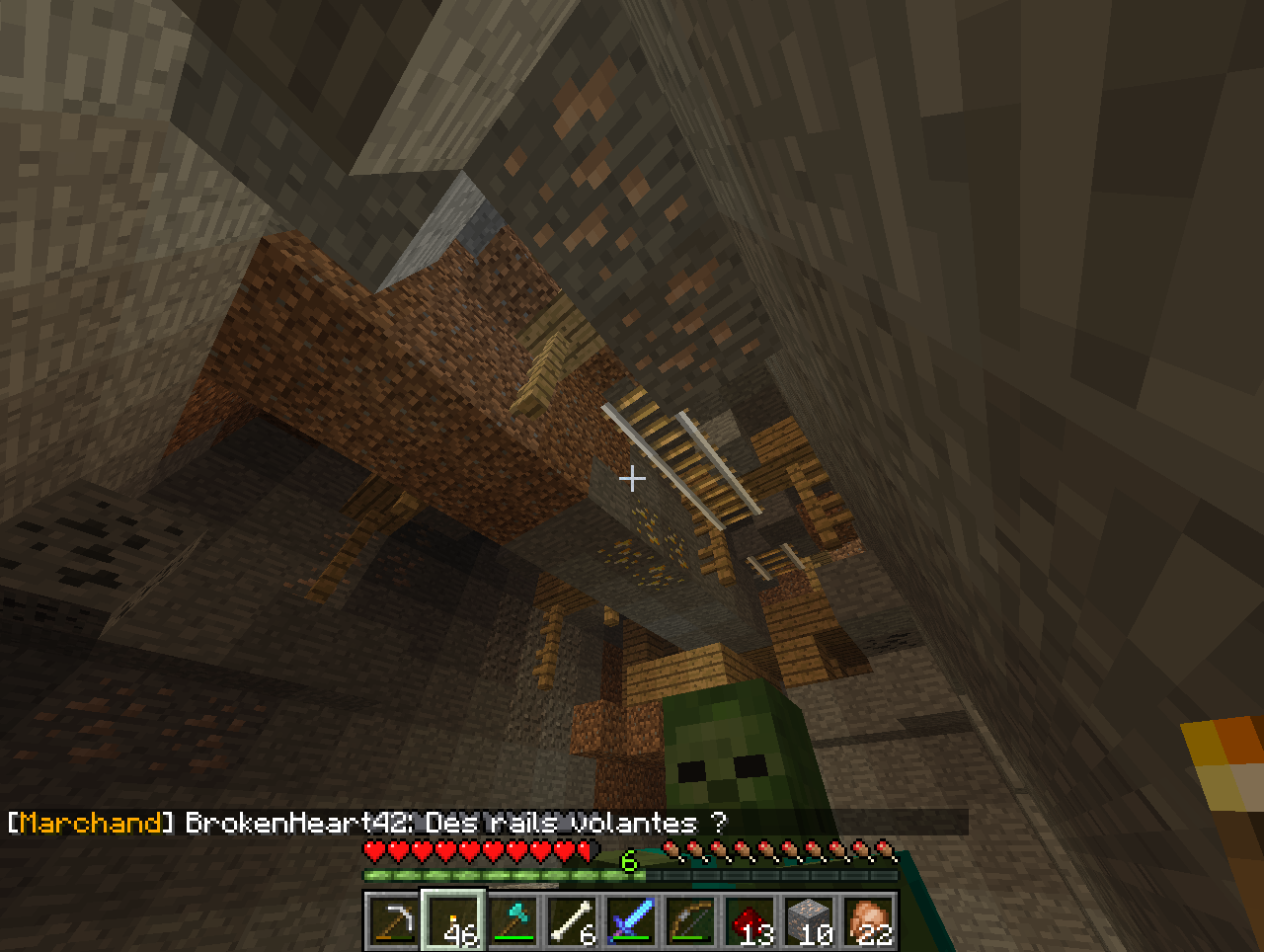
Task: Pick the iron ore block stack
Action: pos(810,920)
